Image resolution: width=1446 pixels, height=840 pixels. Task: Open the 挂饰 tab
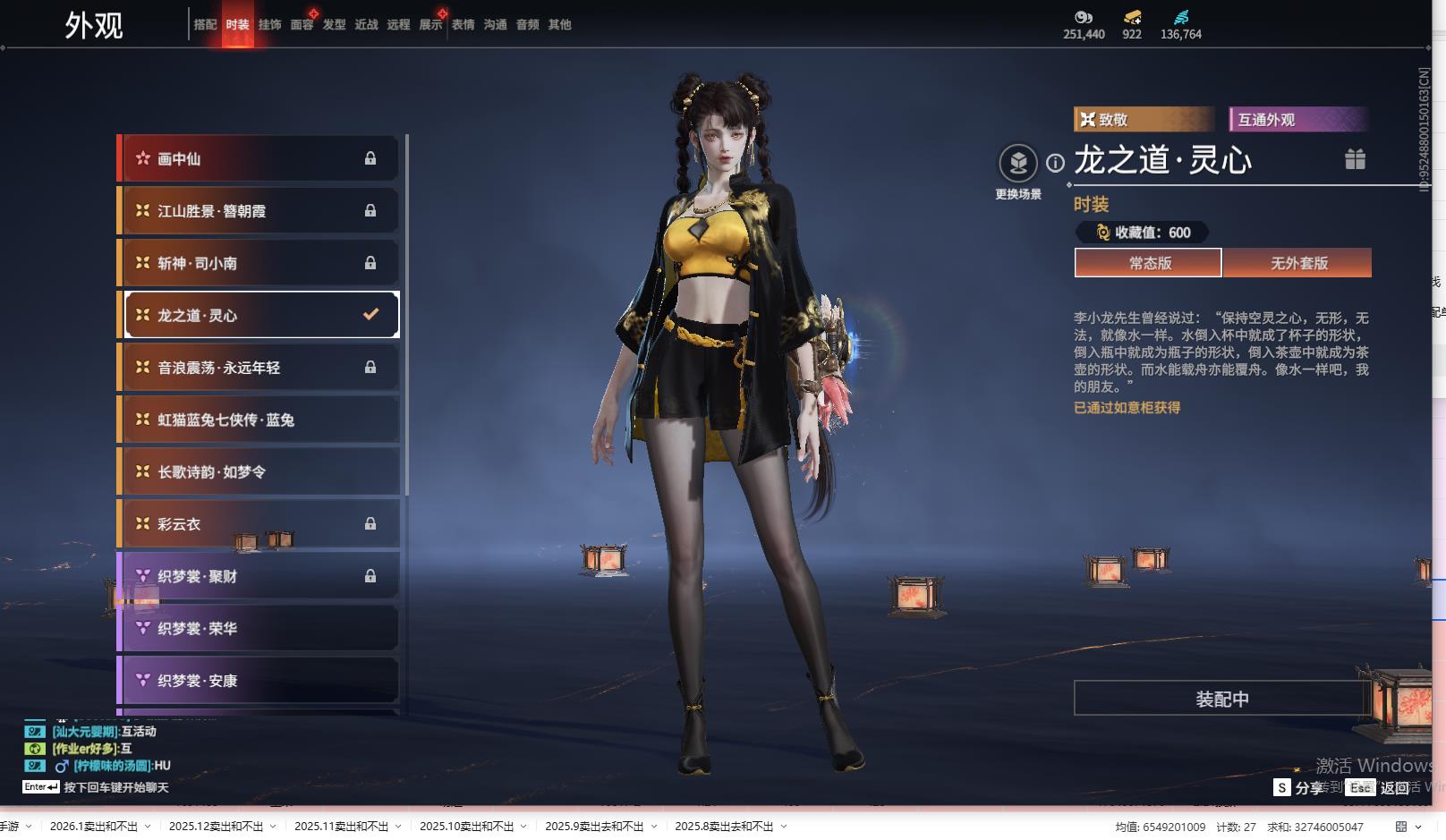[269, 25]
